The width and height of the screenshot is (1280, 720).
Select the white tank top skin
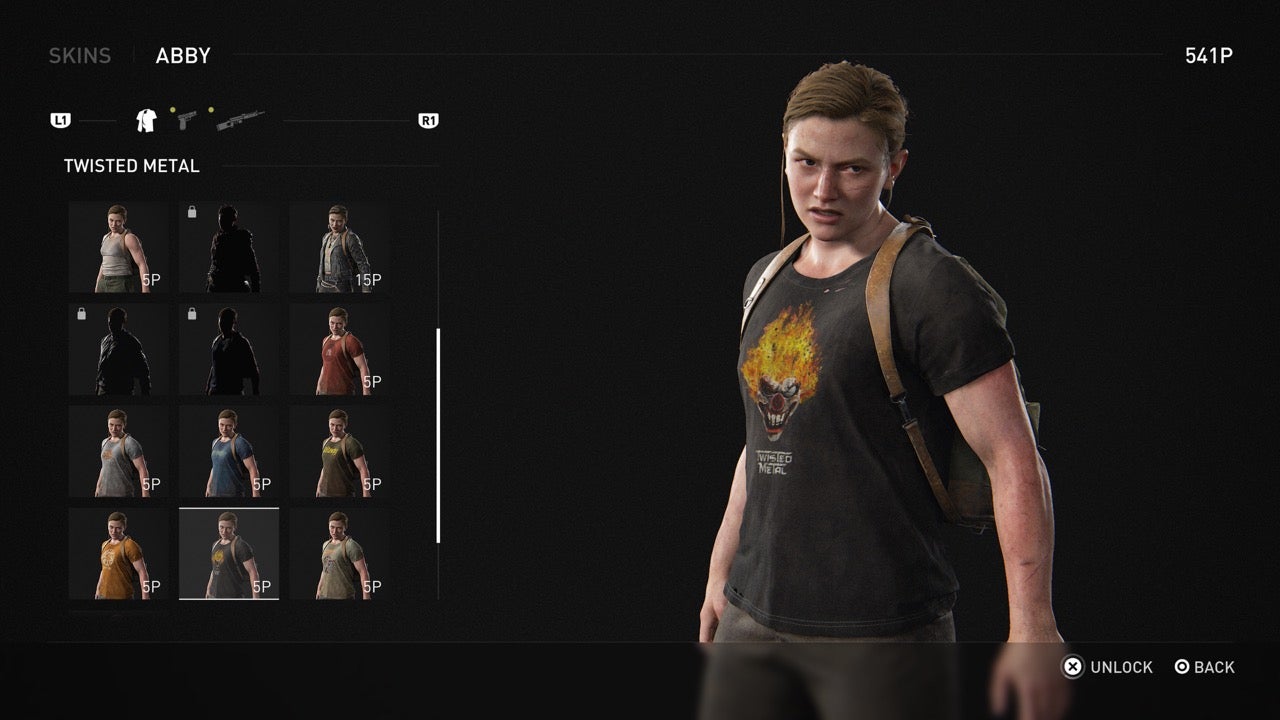[x=118, y=245]
